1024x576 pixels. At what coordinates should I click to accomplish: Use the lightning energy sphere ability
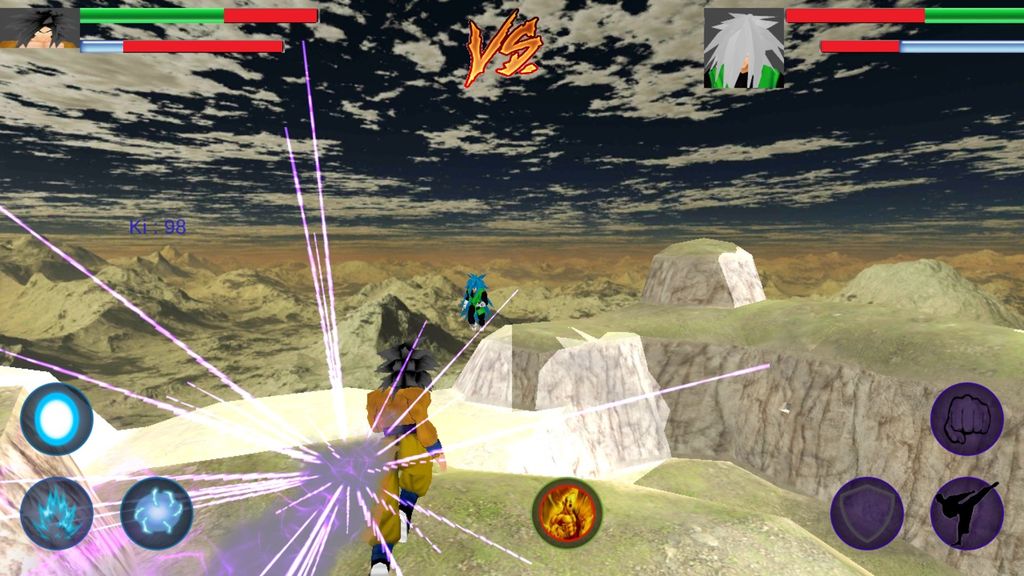click(157, 513)
